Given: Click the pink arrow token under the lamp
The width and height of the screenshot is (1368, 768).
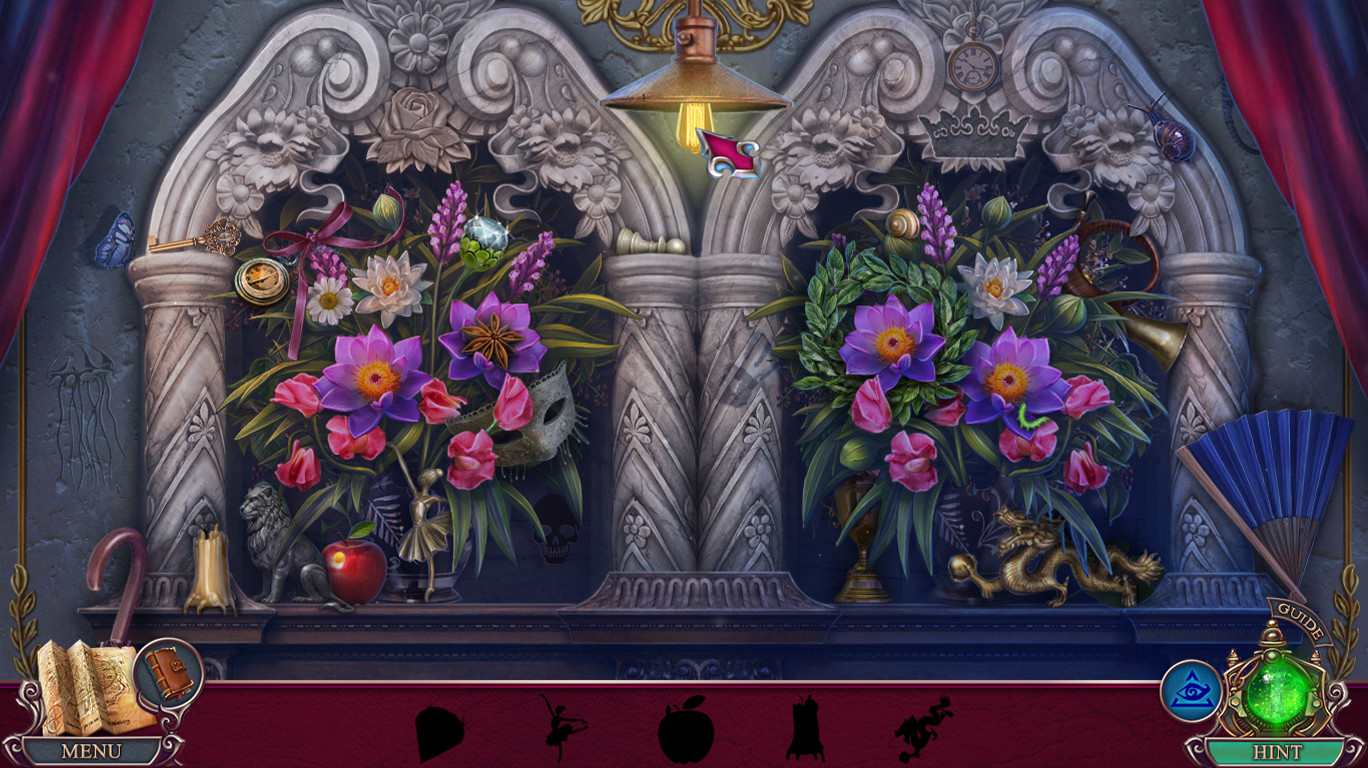Looking at the screenshot, I should click(x=728, y=150).
